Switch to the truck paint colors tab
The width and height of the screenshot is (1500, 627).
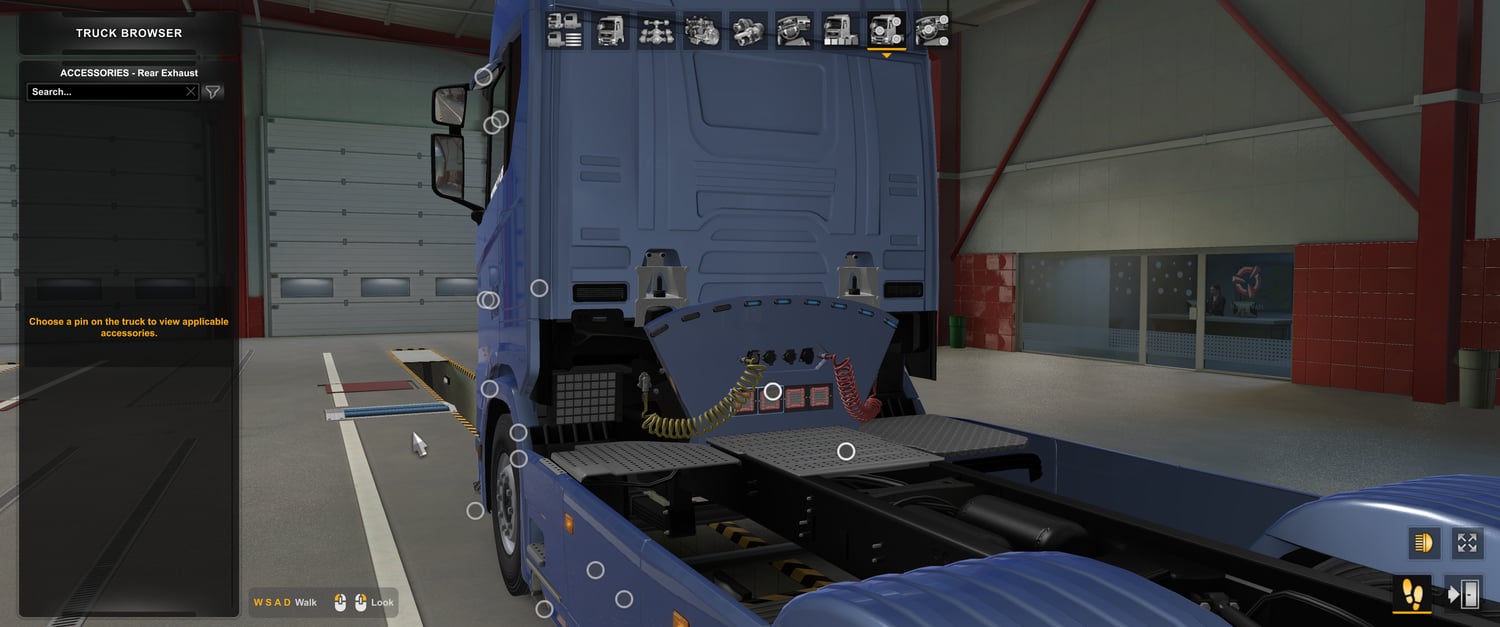pyautogui.click(x=840, y=31)
